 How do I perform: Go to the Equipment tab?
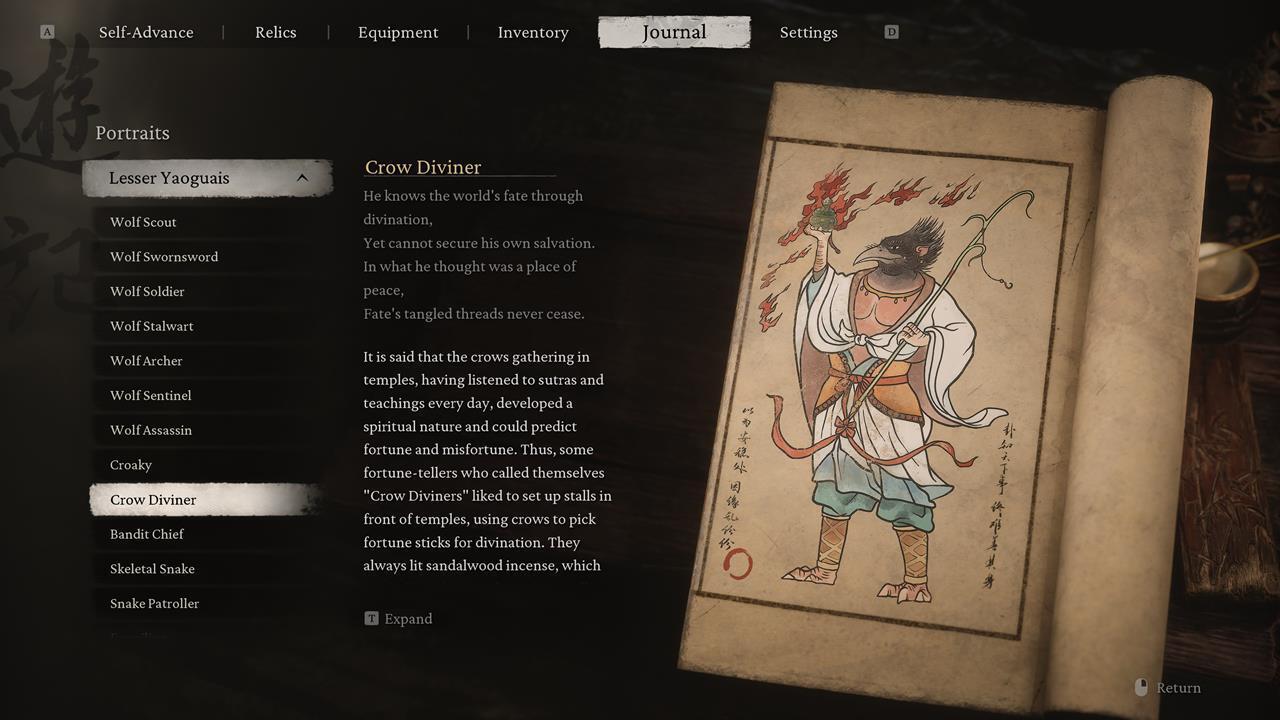398,32
